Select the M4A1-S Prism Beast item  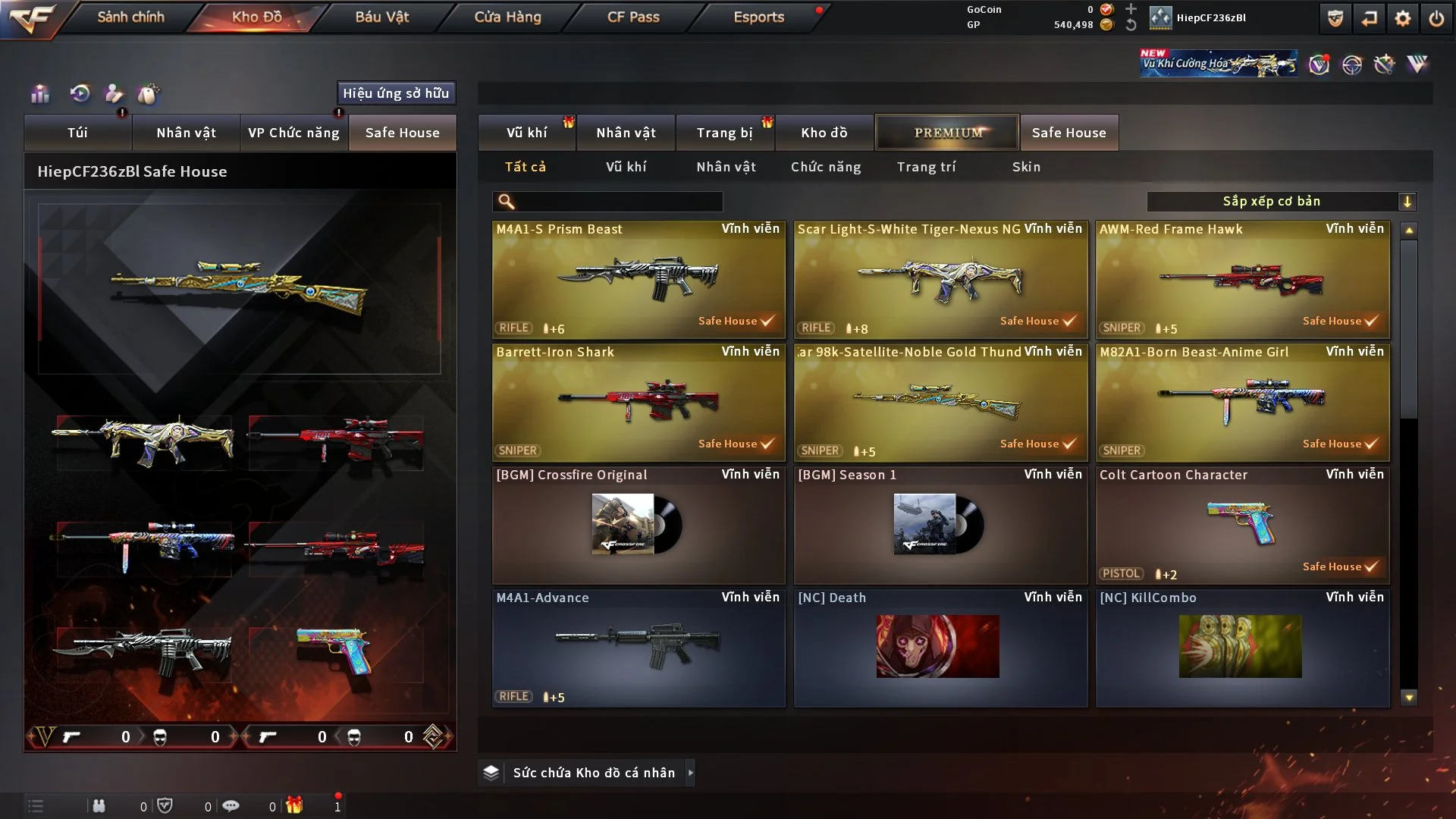tap(639, 279)
